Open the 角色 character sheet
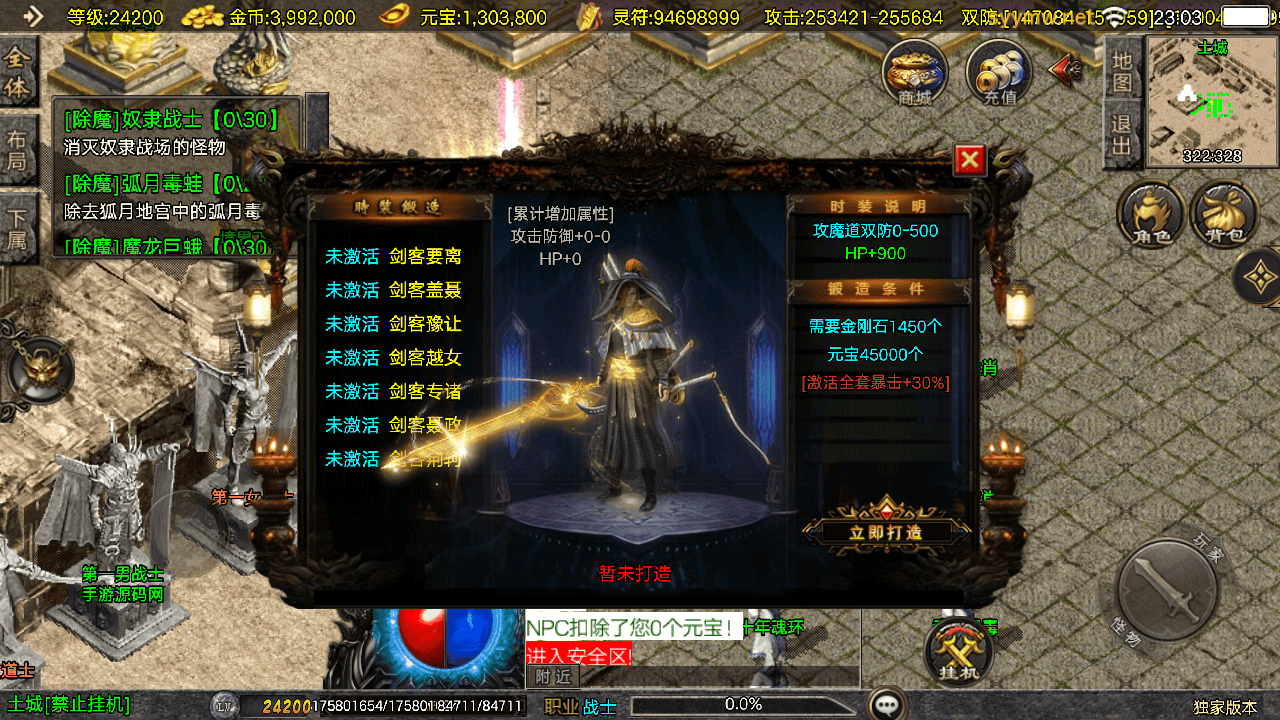Image resolution: width=1280 pixels, height=720 pixels. 1151,215
